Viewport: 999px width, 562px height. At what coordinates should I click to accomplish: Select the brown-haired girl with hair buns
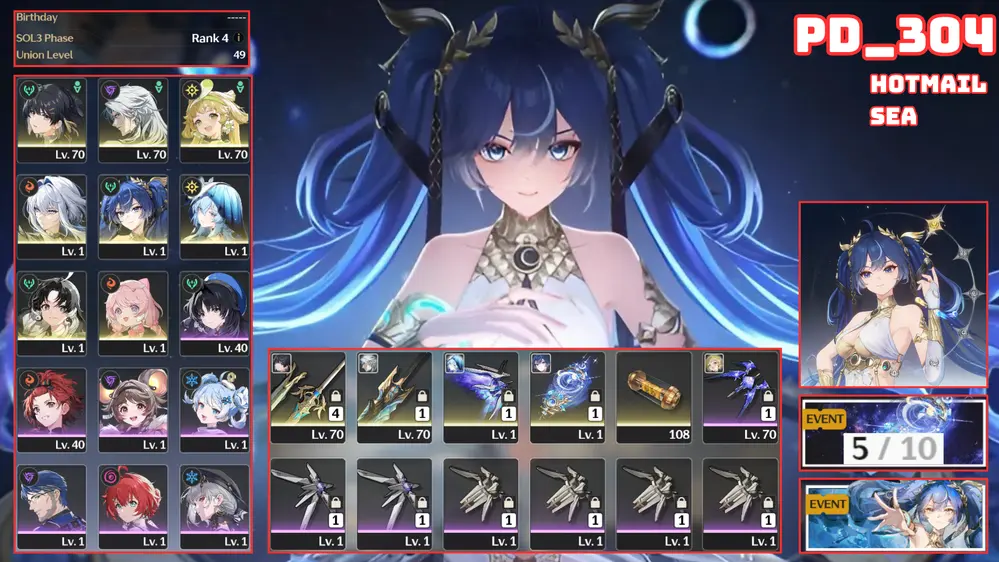134,409
